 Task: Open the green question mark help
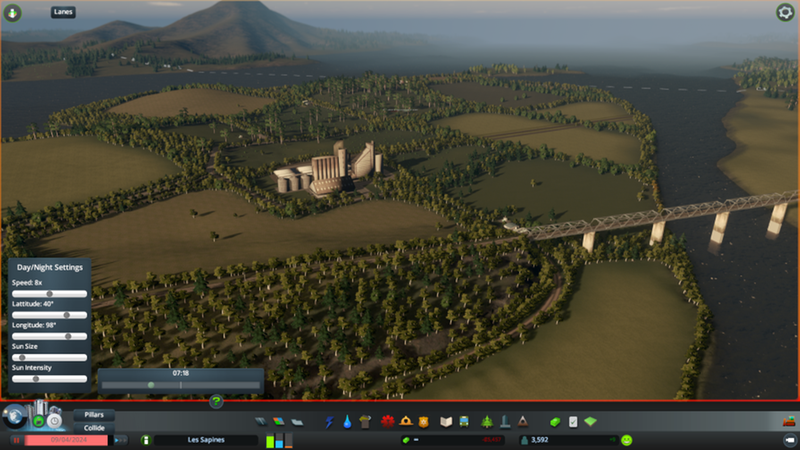coord(216,401)
